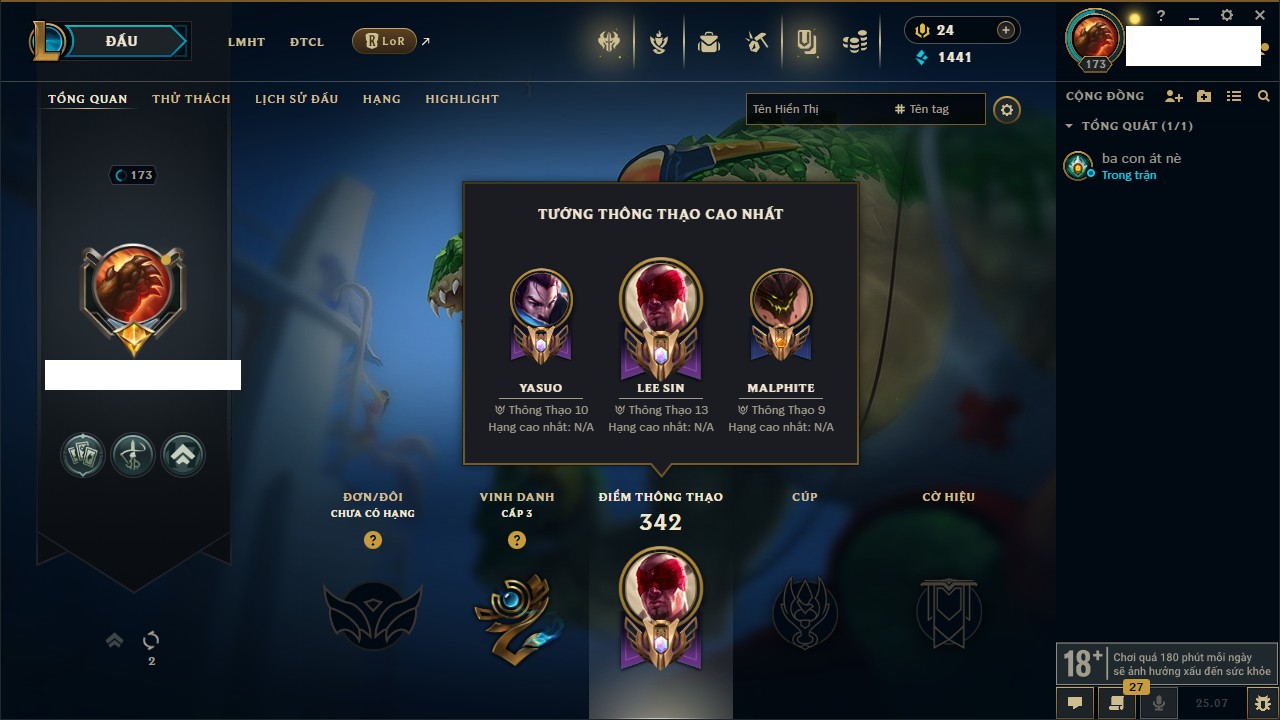View the Highlight tab
1280x720 pixels.
point(461,99)
